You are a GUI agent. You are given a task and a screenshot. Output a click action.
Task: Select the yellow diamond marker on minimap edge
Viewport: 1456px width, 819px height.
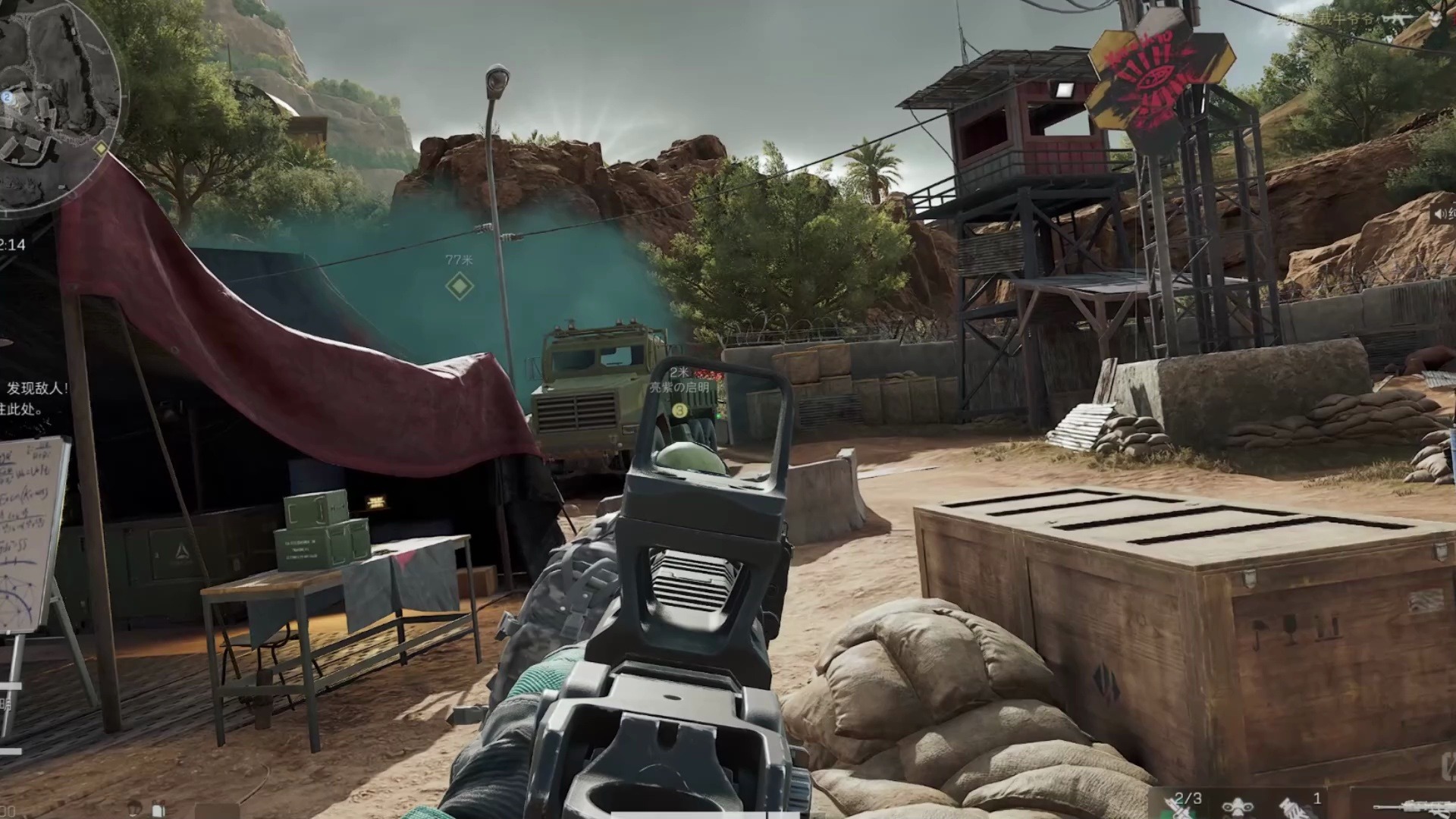pos(100,149)
